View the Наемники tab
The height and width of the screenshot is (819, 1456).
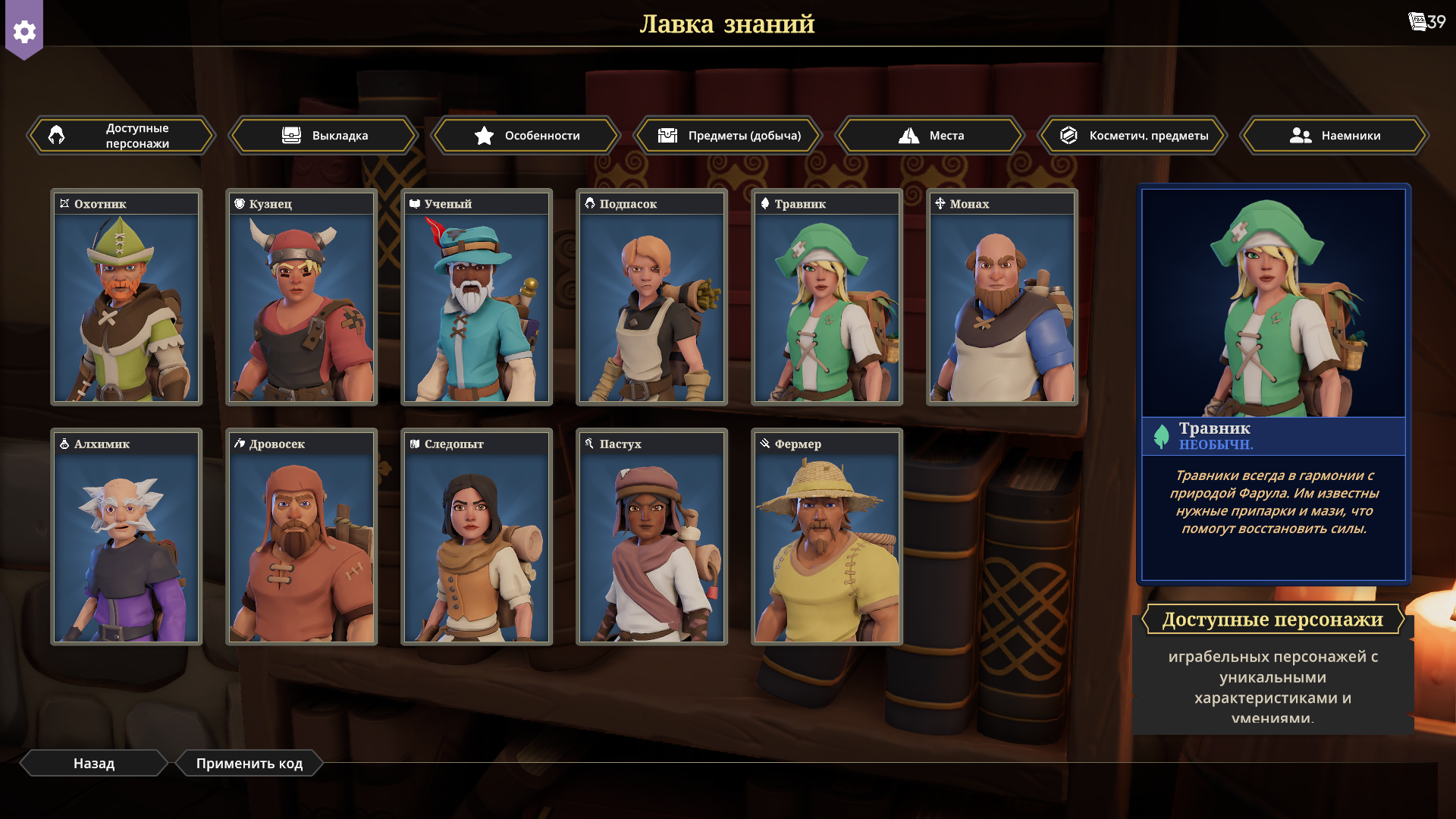pyautogui.click(x=1335, y=136)
